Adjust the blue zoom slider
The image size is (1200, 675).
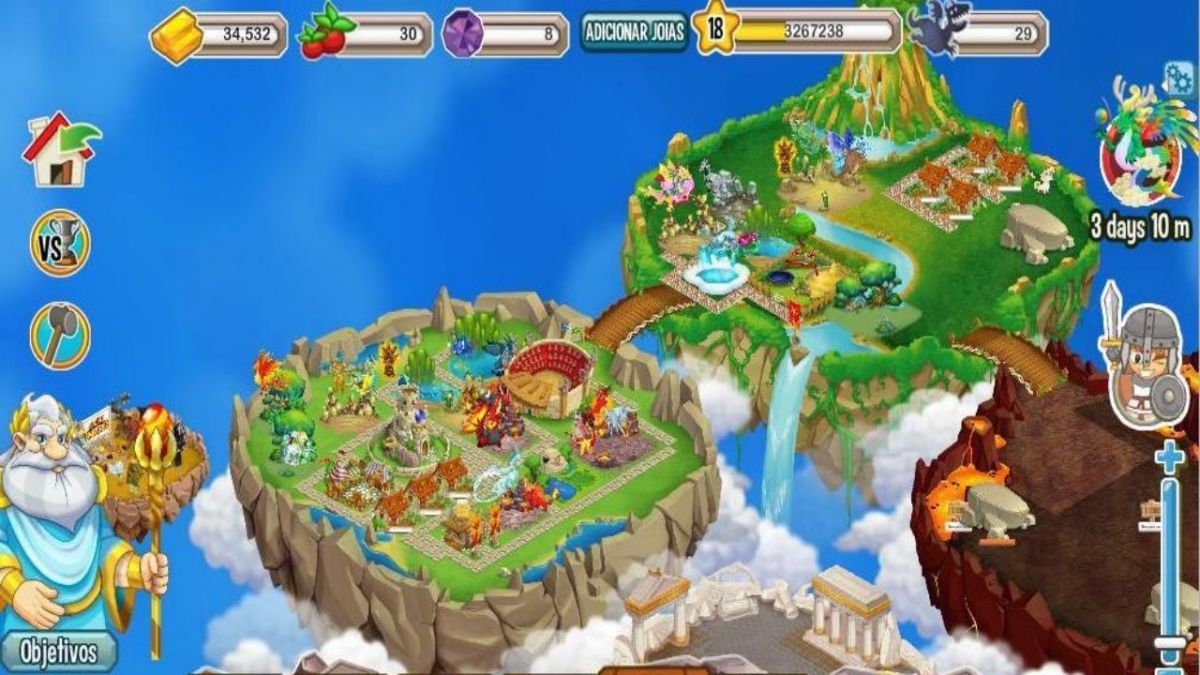point(1168,560)
